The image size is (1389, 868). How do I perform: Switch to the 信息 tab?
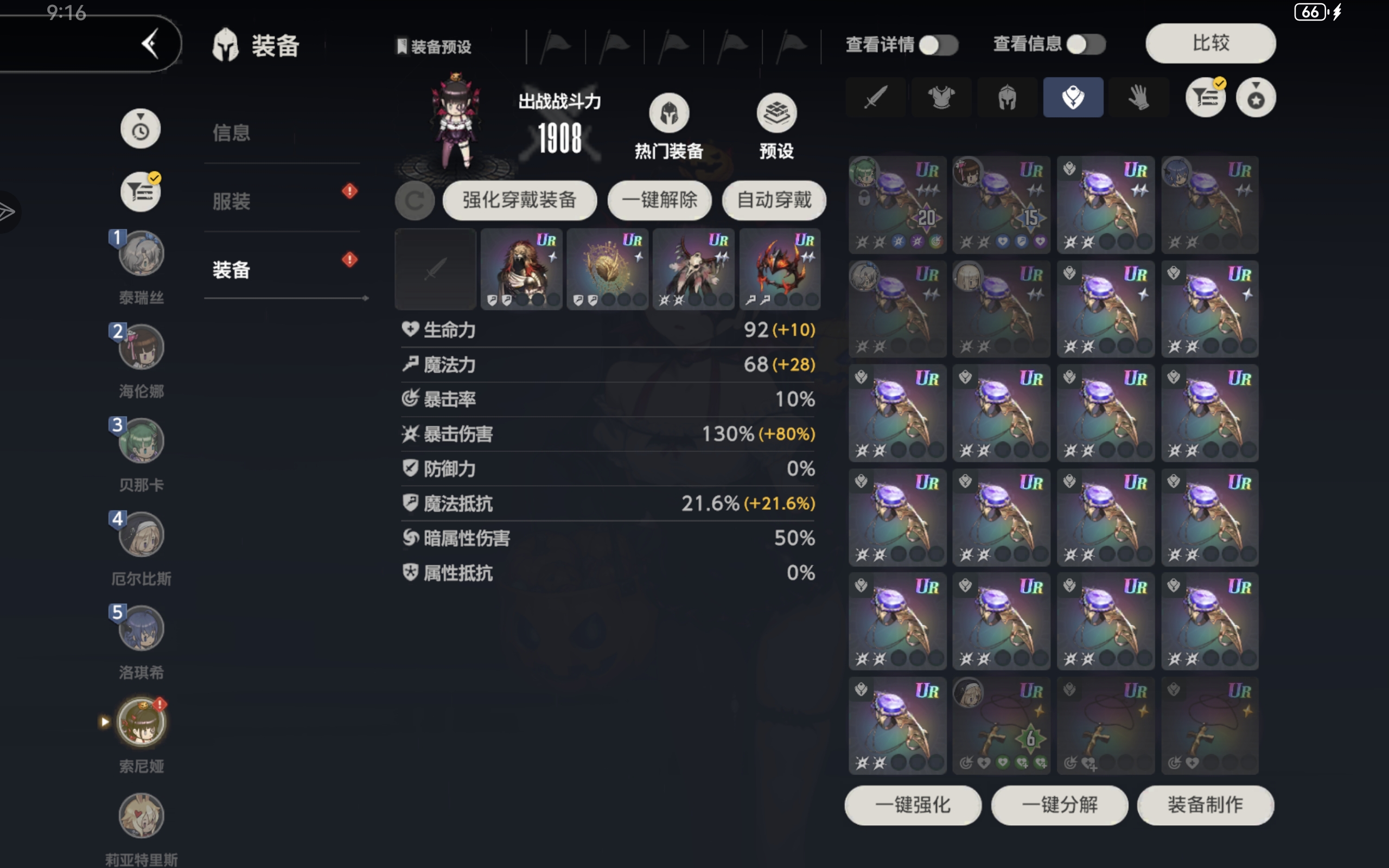[231, 133]
